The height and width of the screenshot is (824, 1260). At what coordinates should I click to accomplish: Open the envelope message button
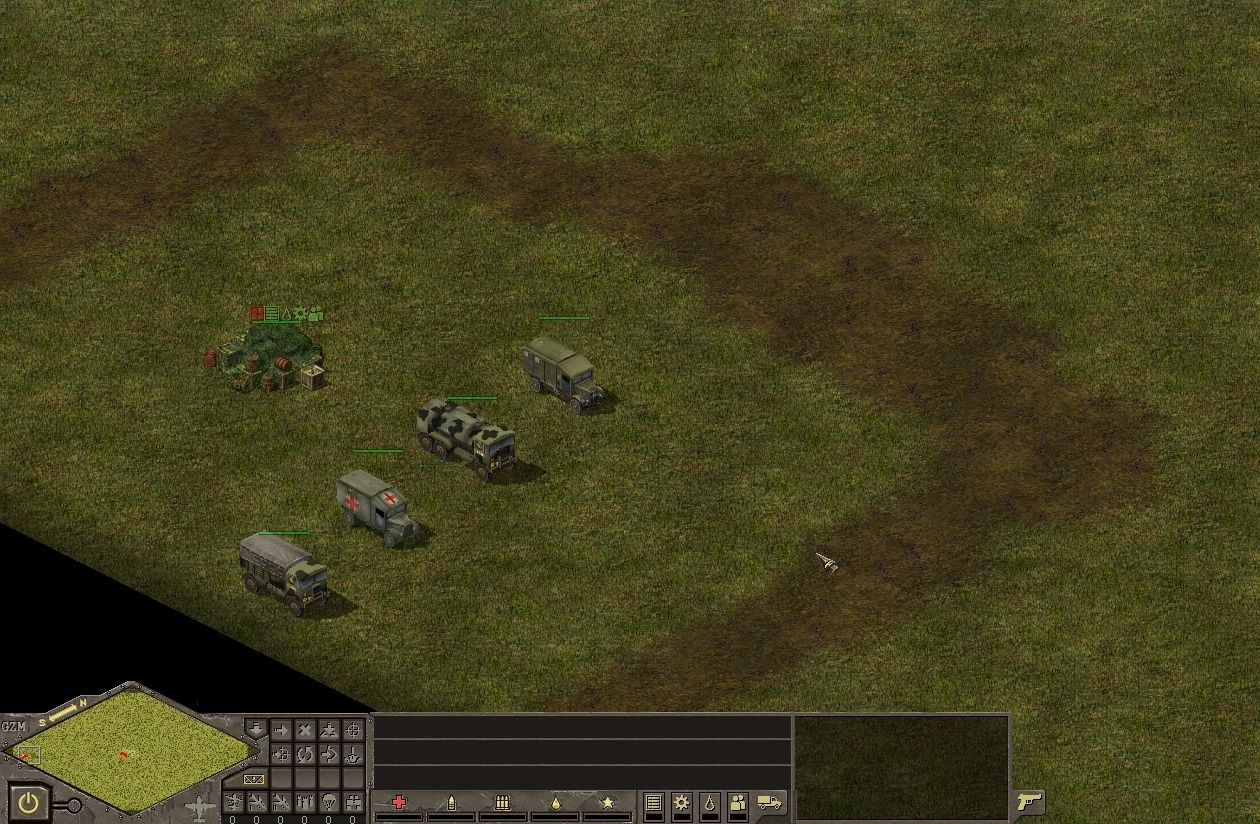point(254,778)
